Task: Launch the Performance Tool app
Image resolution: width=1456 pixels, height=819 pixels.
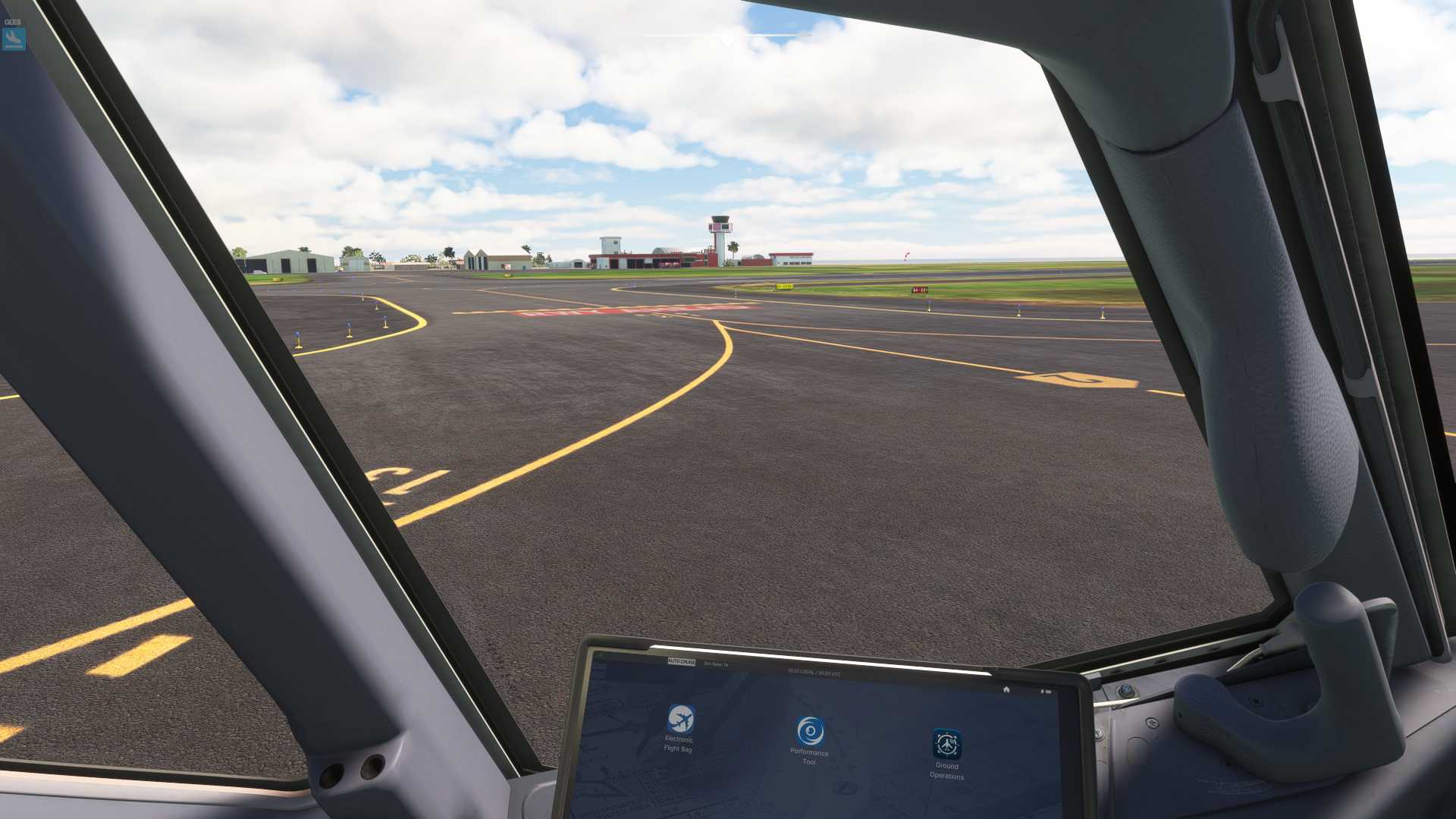Action: 810,732
